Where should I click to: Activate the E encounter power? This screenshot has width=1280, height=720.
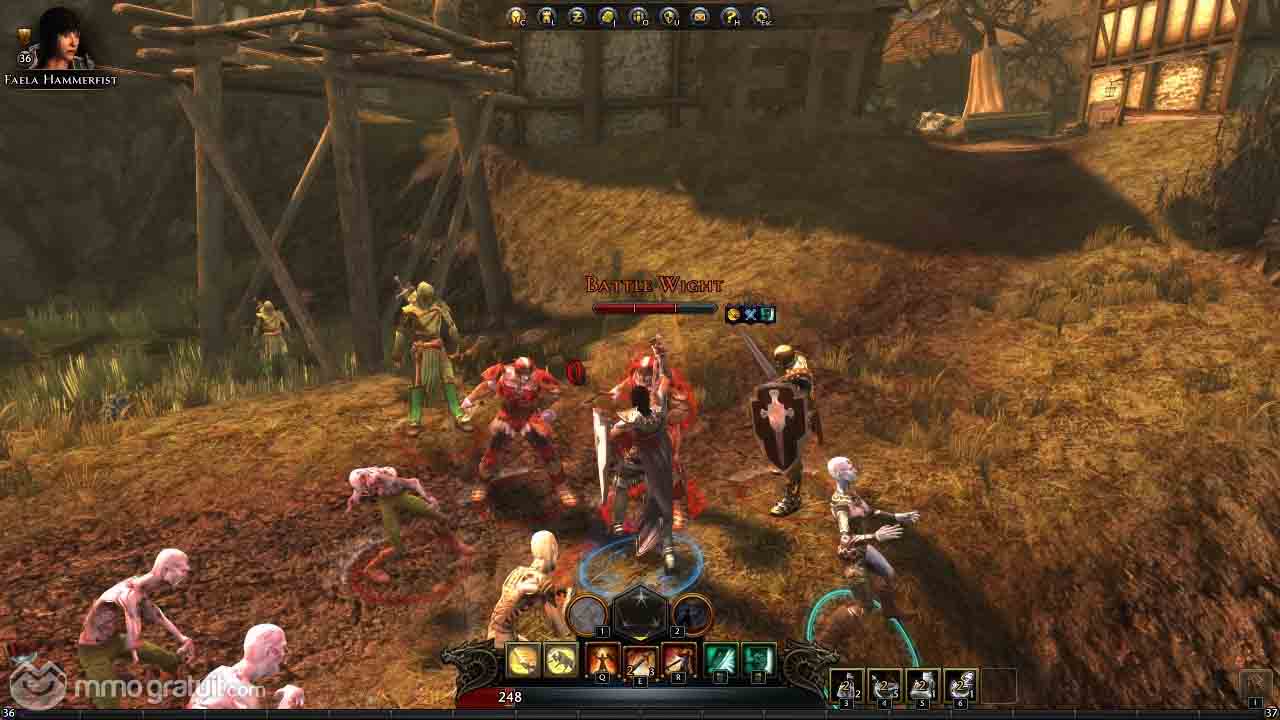coord(640,660)
